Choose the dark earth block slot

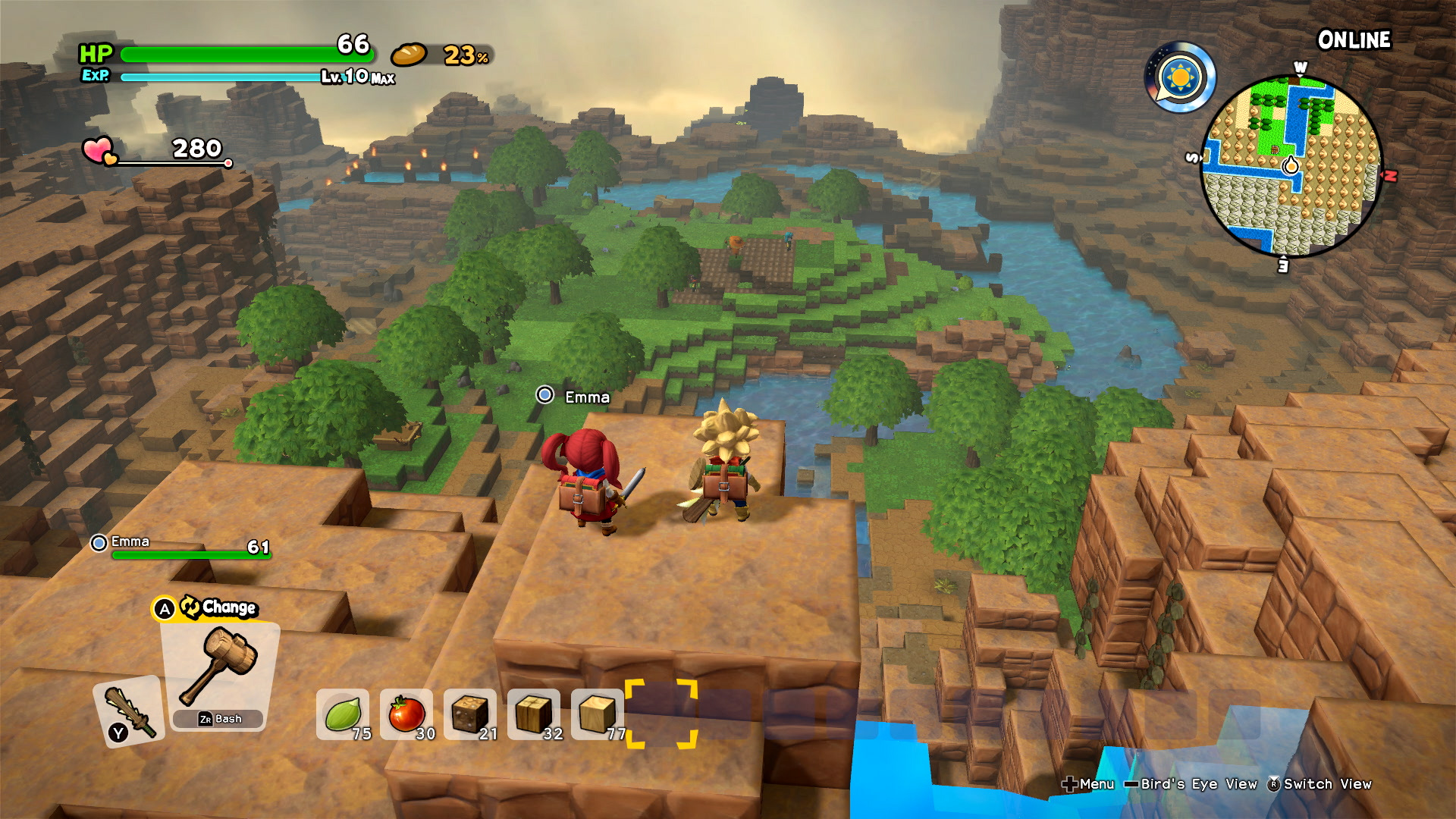[470, 714]
